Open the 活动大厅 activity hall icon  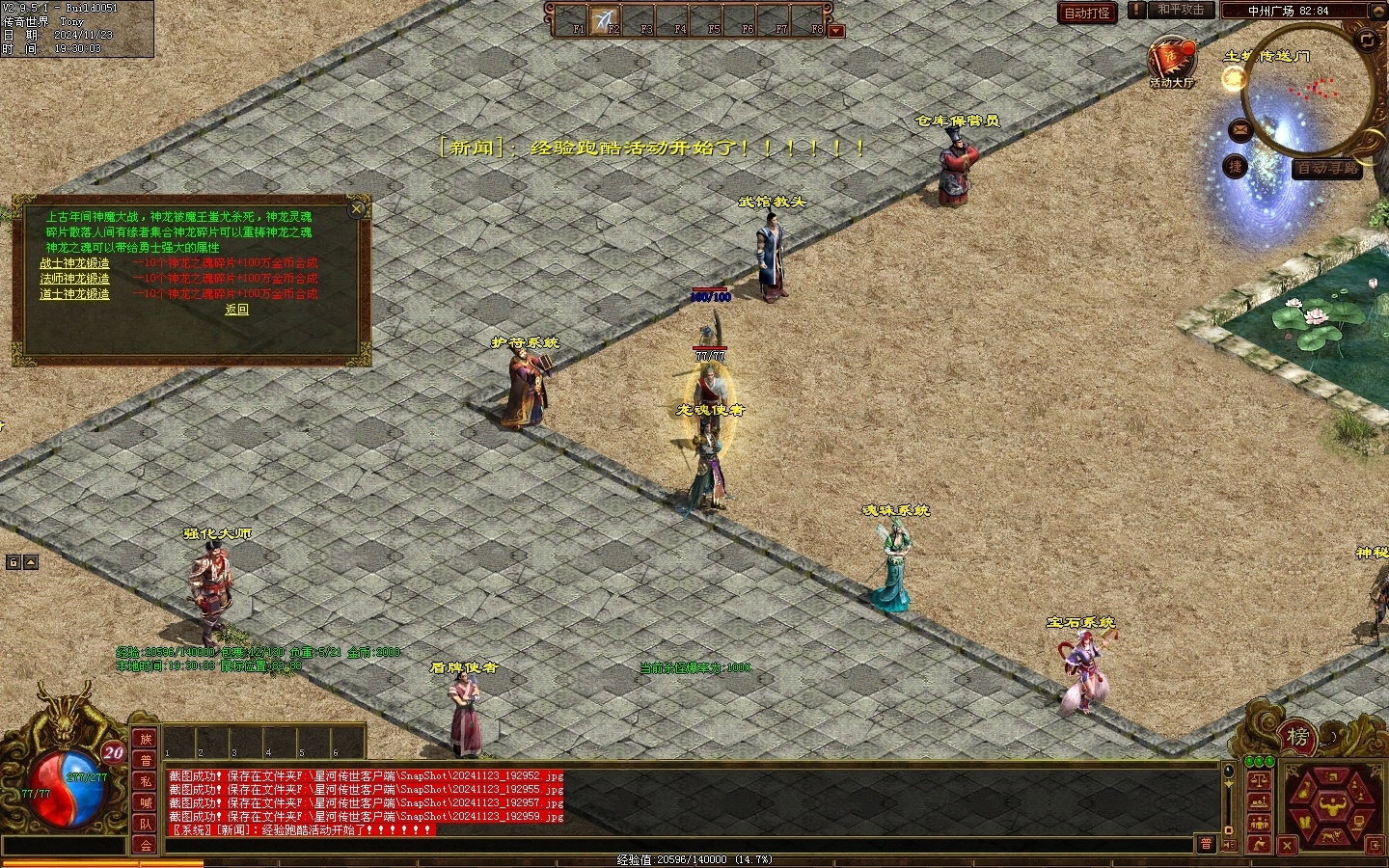[1171, 61]
